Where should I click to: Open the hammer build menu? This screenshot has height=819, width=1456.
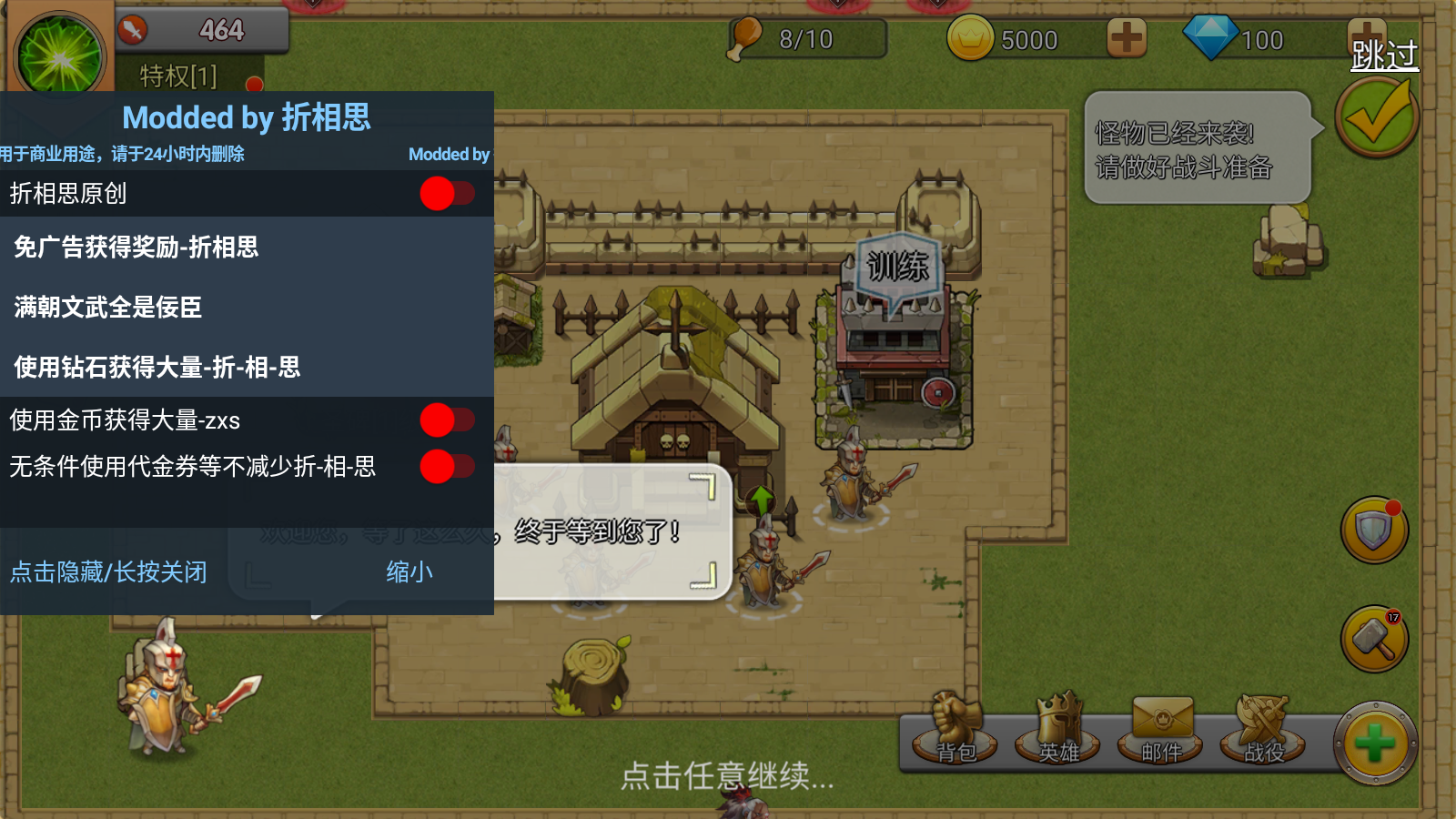[1374, 639]
